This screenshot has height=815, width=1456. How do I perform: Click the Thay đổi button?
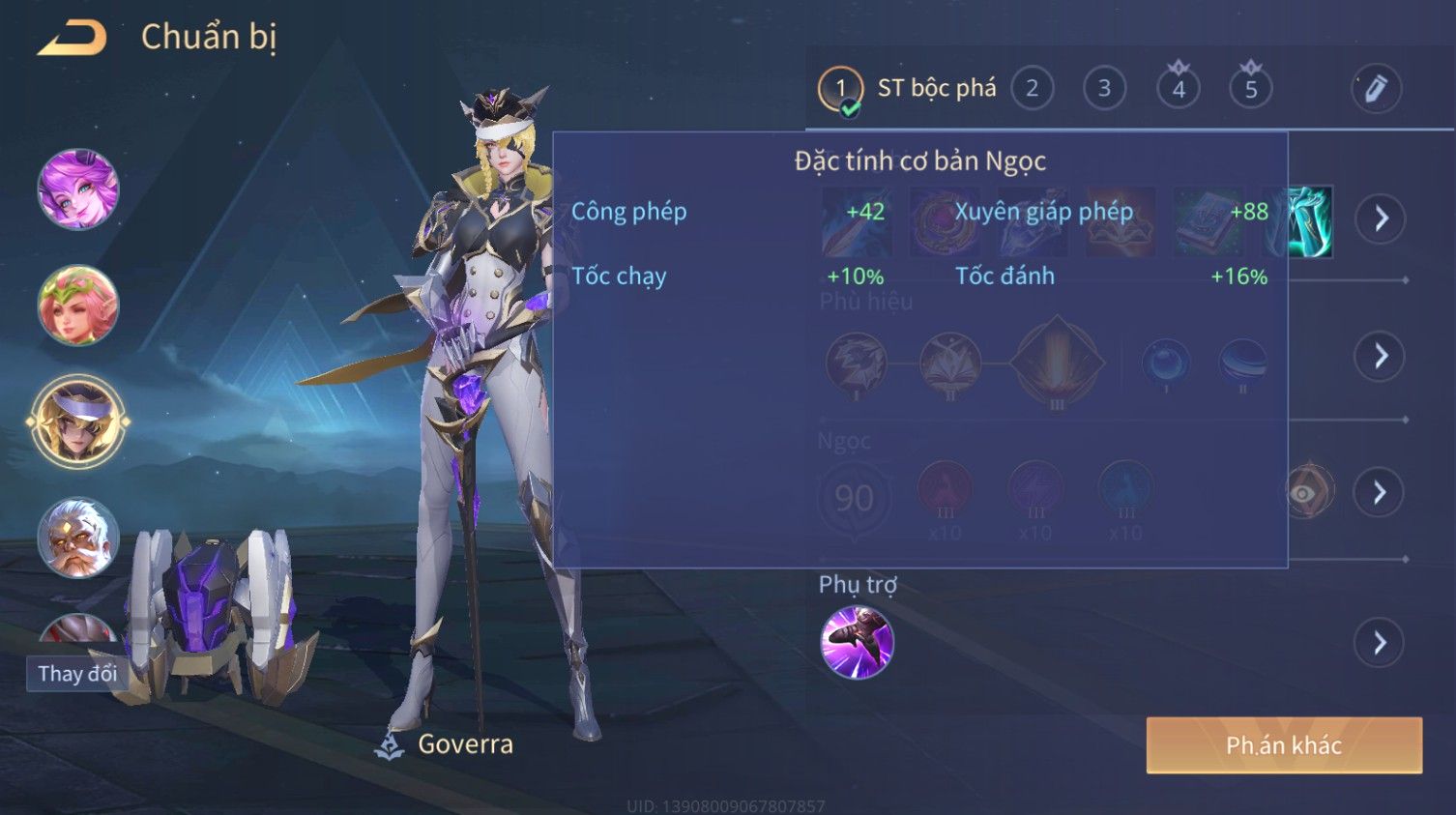(x=77, y=673)
